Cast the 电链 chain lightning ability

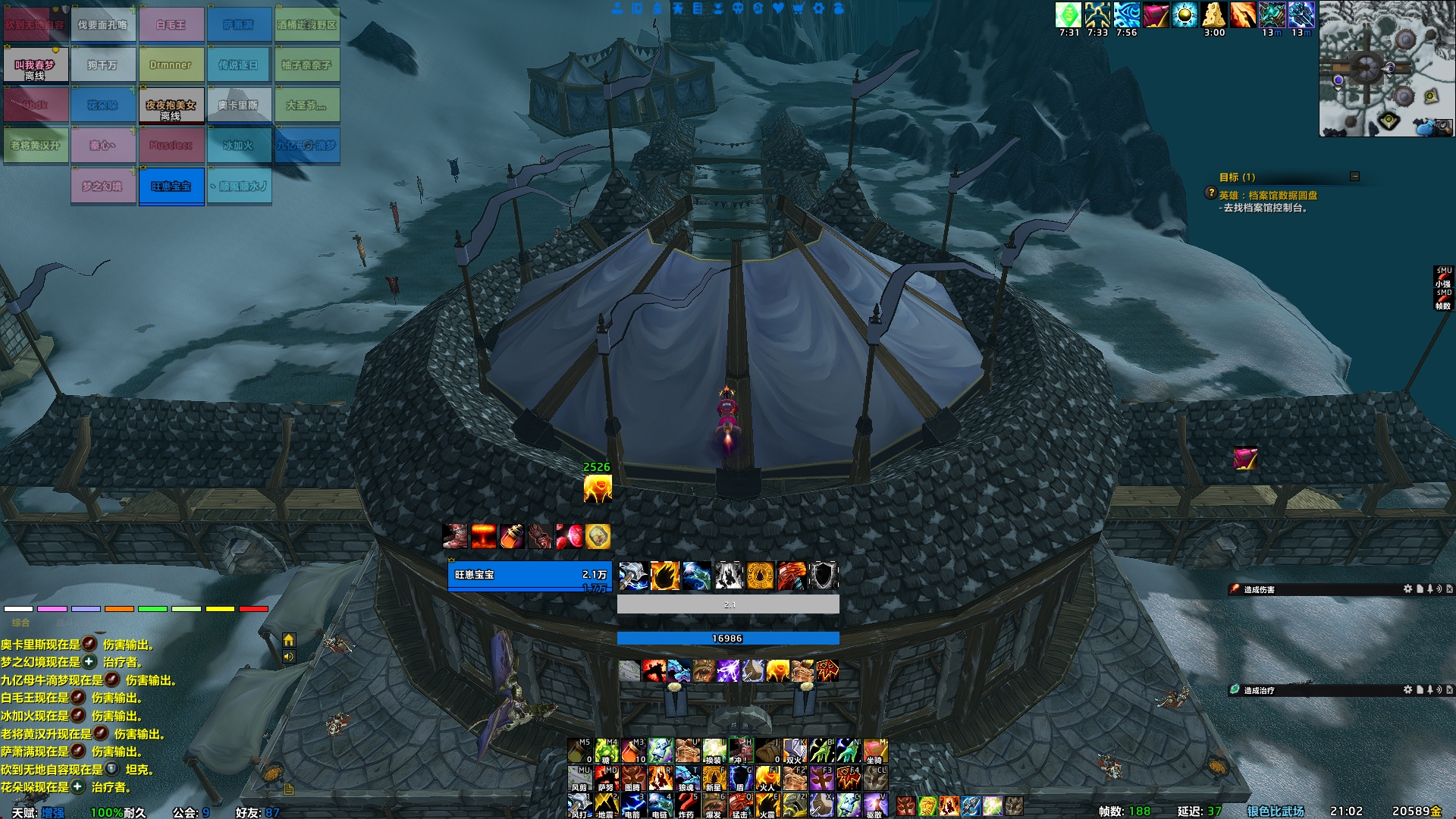coord(660,805)
